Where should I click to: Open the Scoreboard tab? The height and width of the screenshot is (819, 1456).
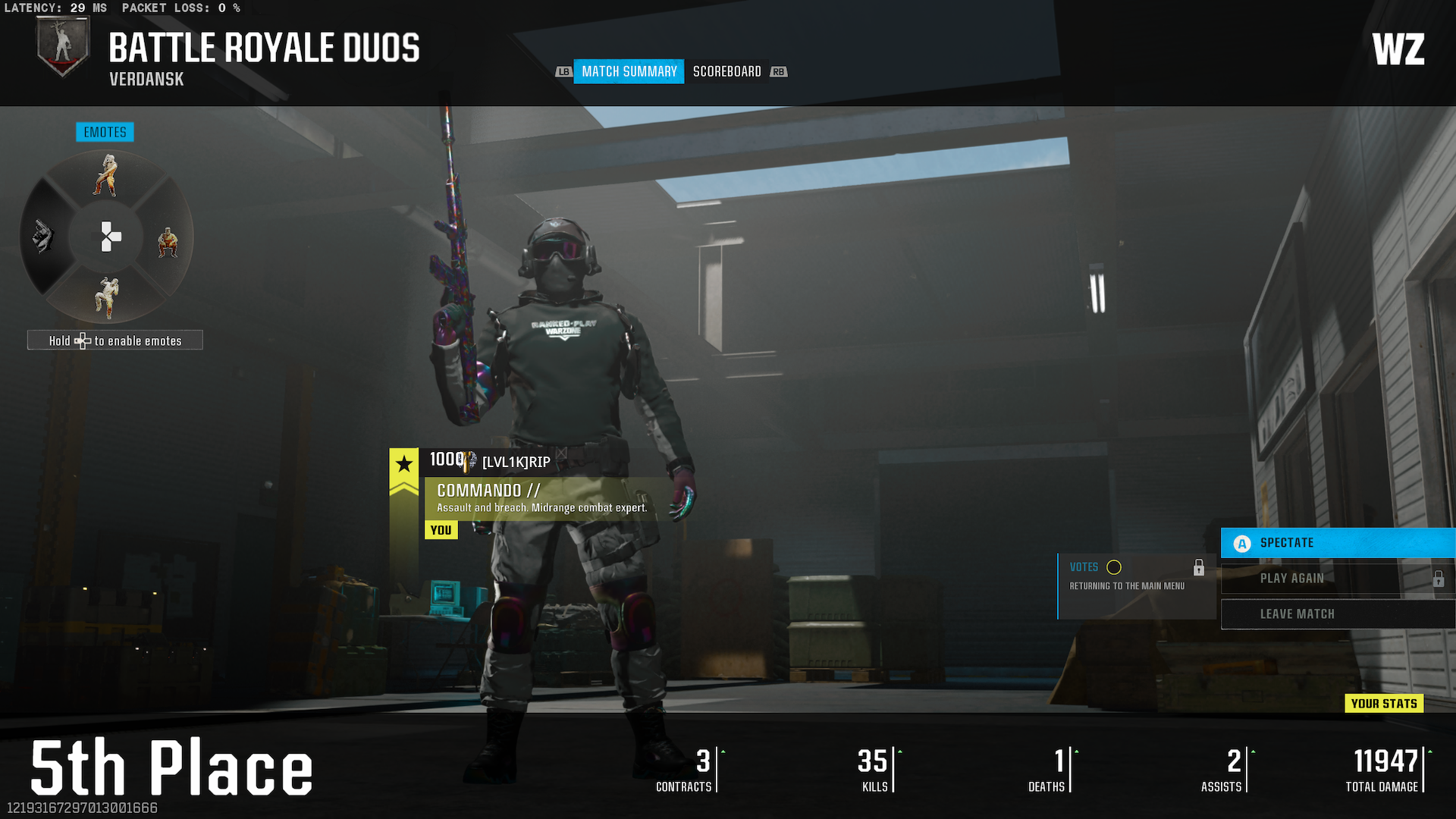[726, 71]
